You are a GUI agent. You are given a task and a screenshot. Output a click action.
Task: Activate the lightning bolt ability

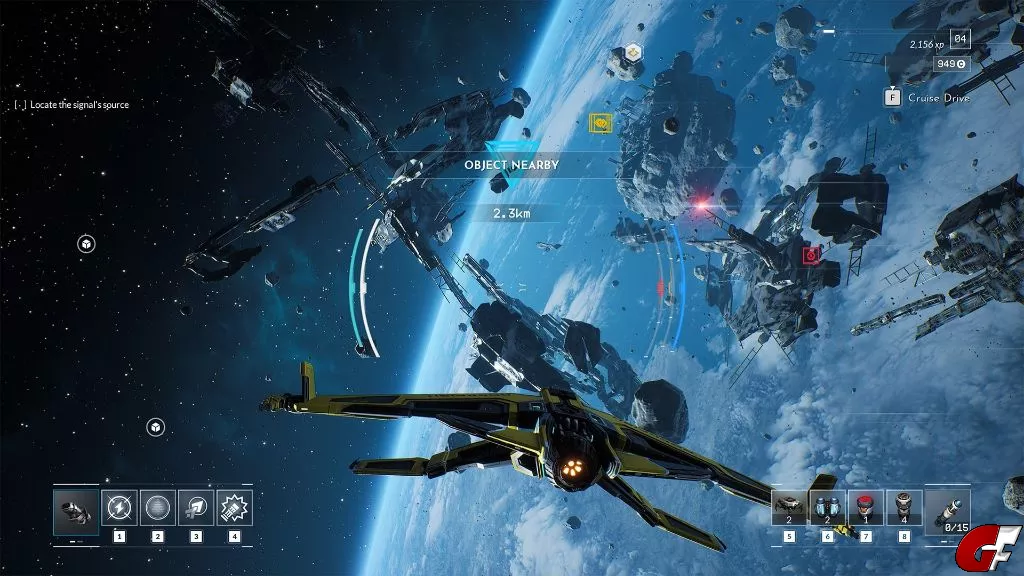pos(120,508)
